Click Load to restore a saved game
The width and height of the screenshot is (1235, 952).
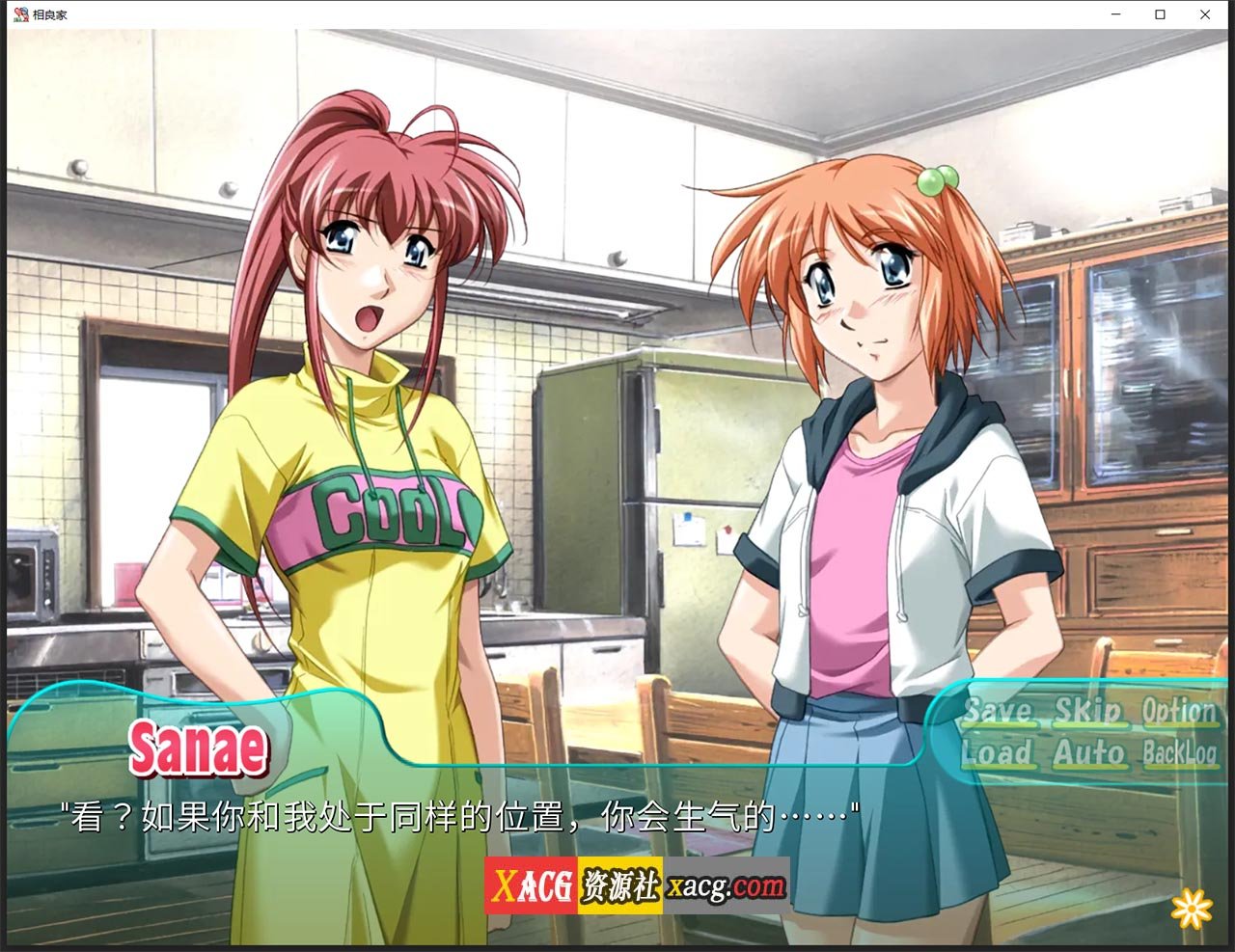point(998,756)
